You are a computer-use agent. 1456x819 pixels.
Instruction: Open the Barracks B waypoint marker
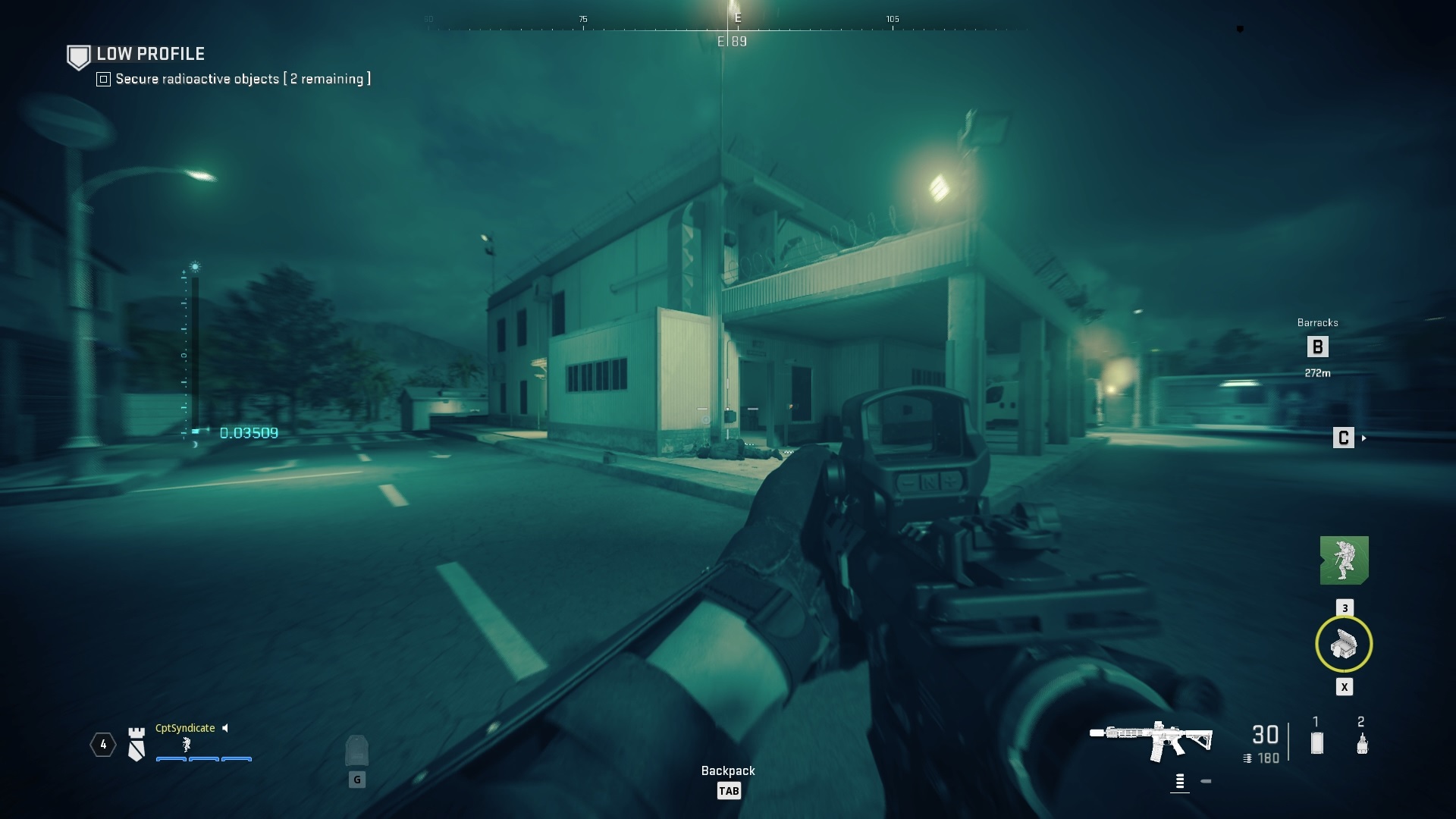coord(1318,347)
